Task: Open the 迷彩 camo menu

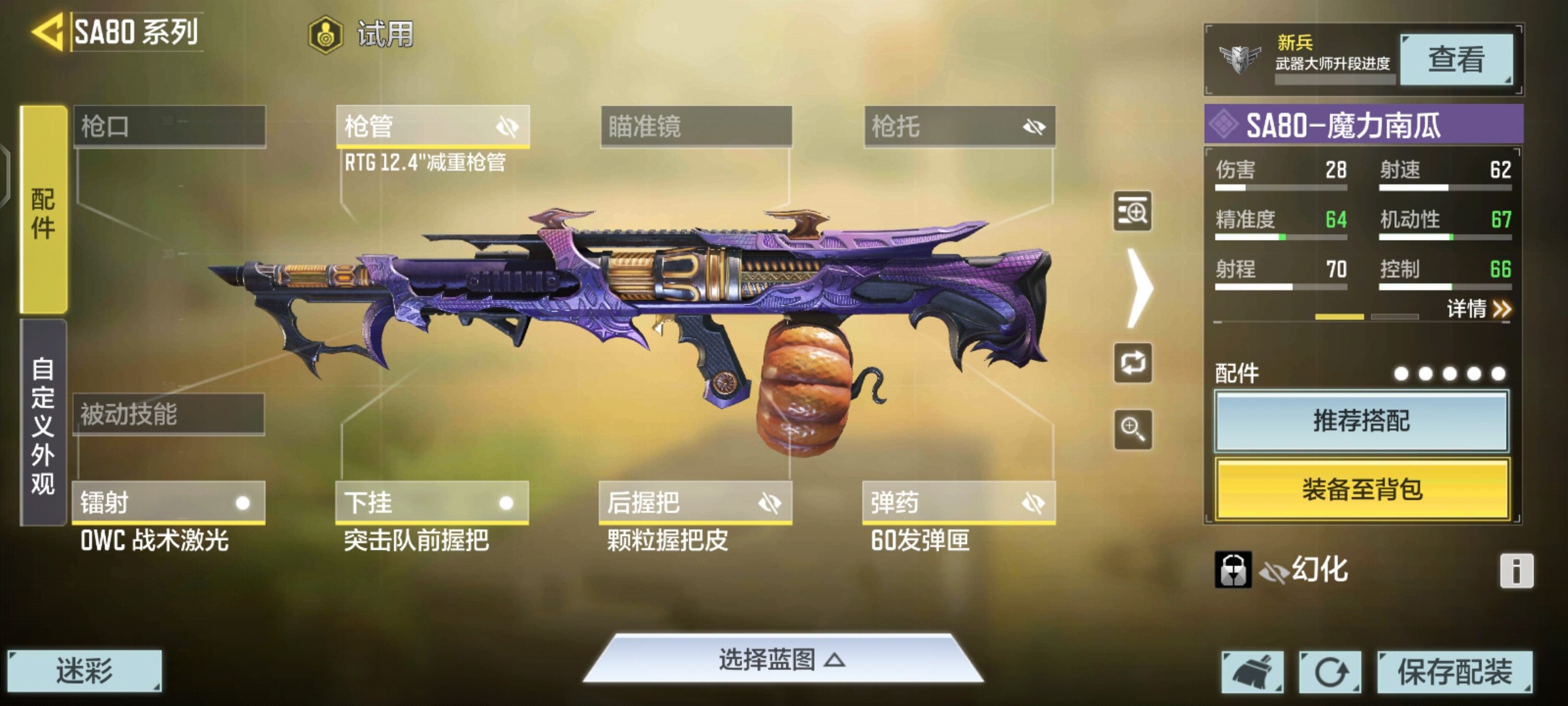Action: pos(84,671)
